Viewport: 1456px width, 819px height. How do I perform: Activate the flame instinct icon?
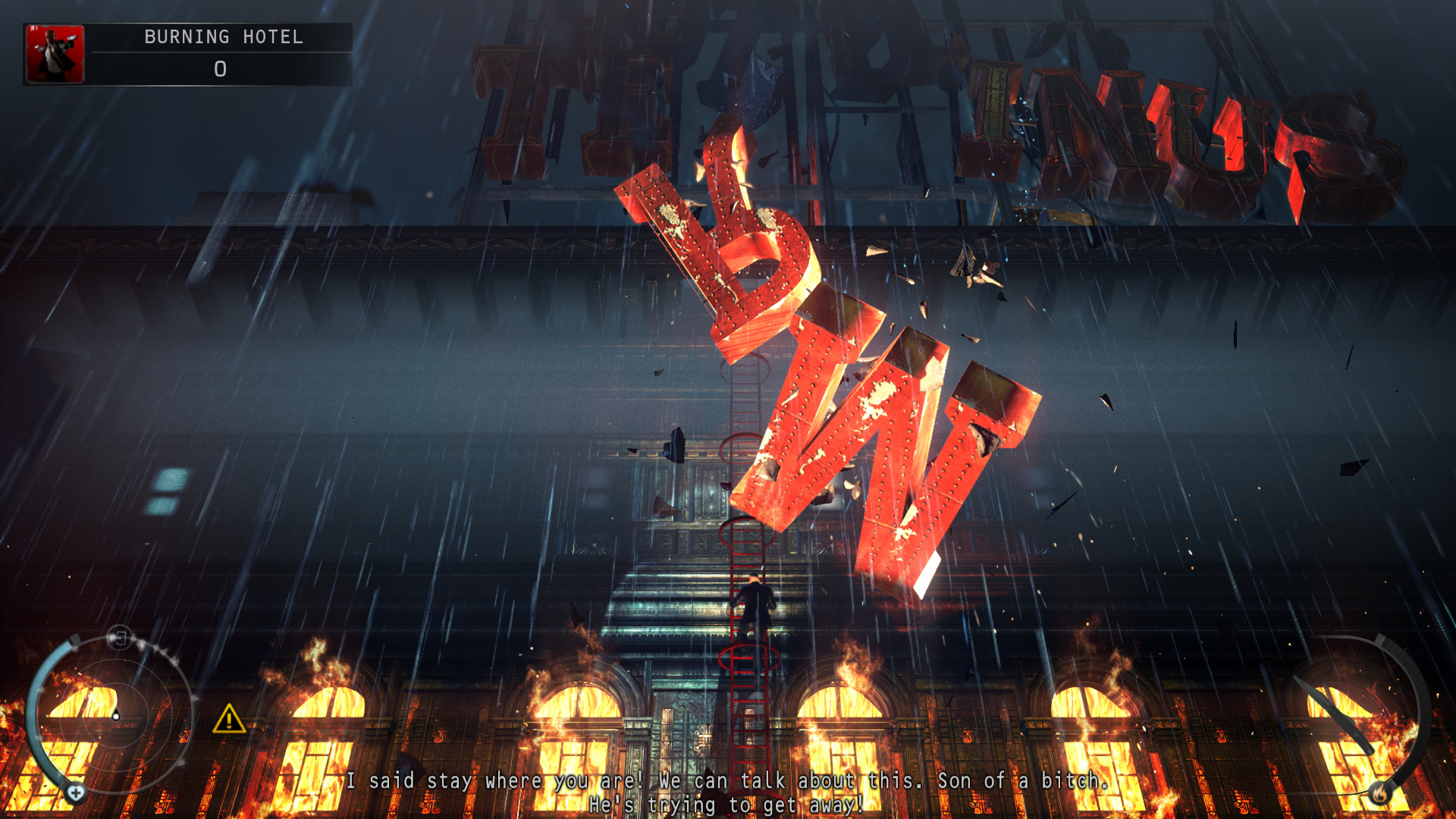pyautogui.click(x=1379, y=793)
